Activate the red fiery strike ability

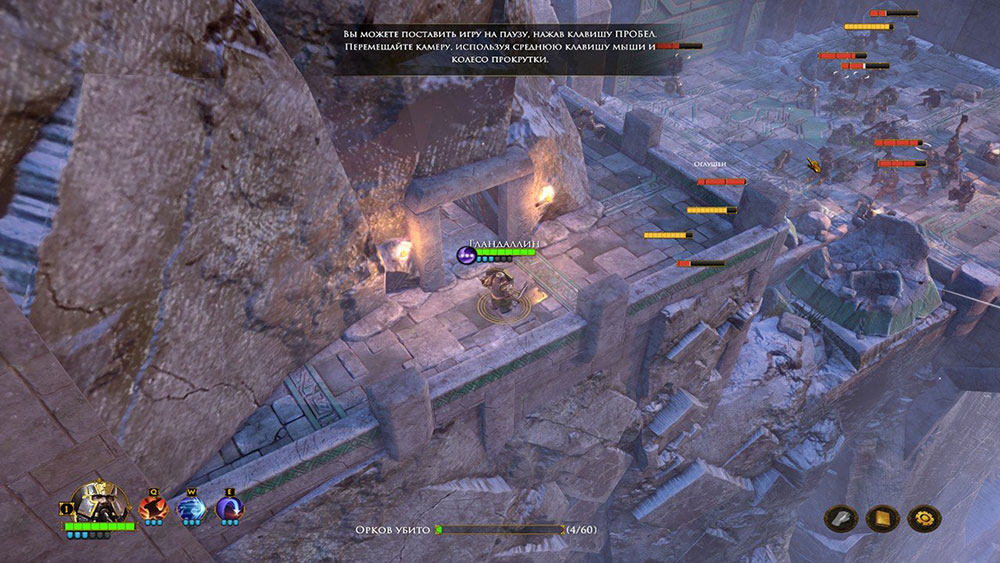pyautogui.click(x=152, y=509)
